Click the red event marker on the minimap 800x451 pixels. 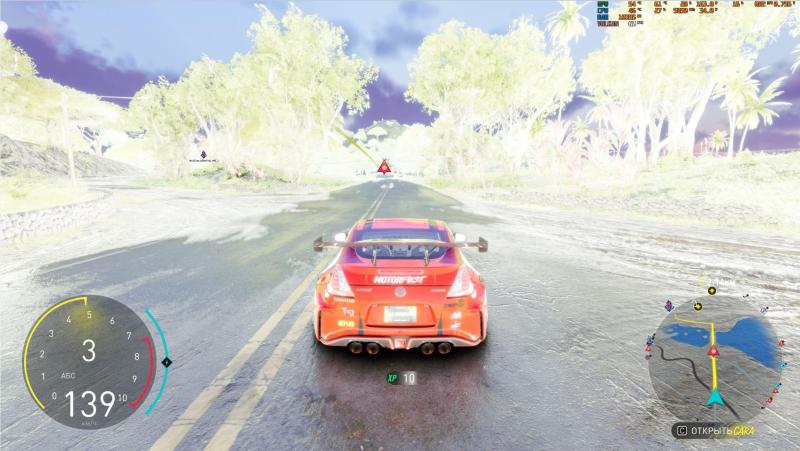point(714,351)
